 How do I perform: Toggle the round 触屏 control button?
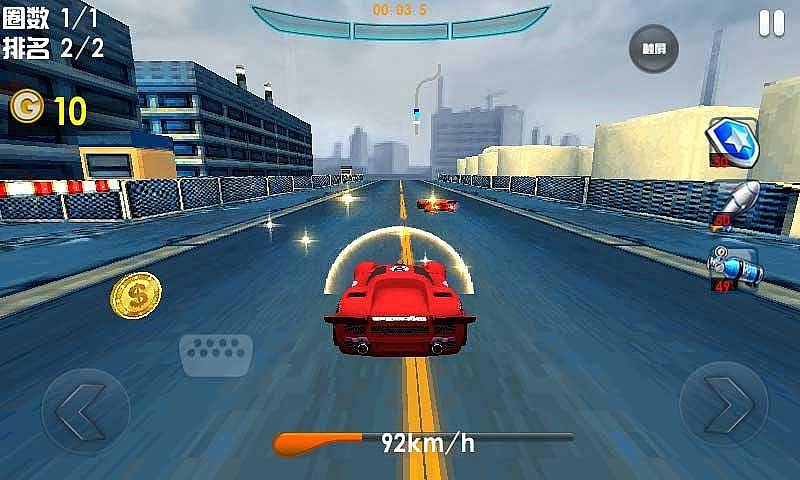pyautogui.click(x=653, y=47)
